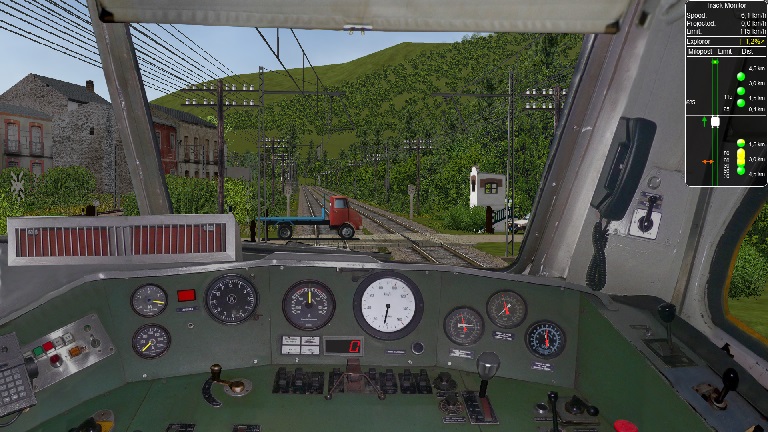768x432 pixels.
Task: Select the track diagram in Track Monitor
Action: (714, 119)
